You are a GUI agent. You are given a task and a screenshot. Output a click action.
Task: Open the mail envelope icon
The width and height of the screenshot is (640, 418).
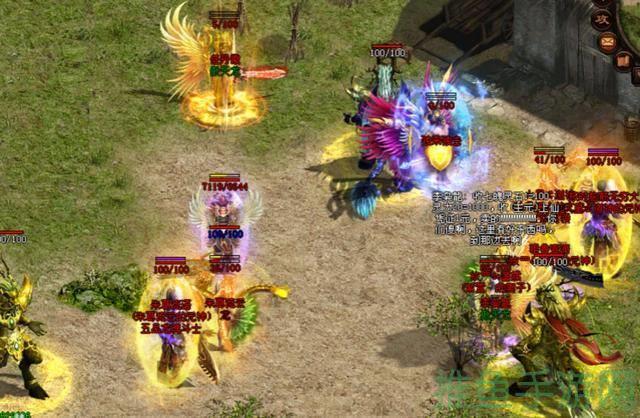(606, 42)
